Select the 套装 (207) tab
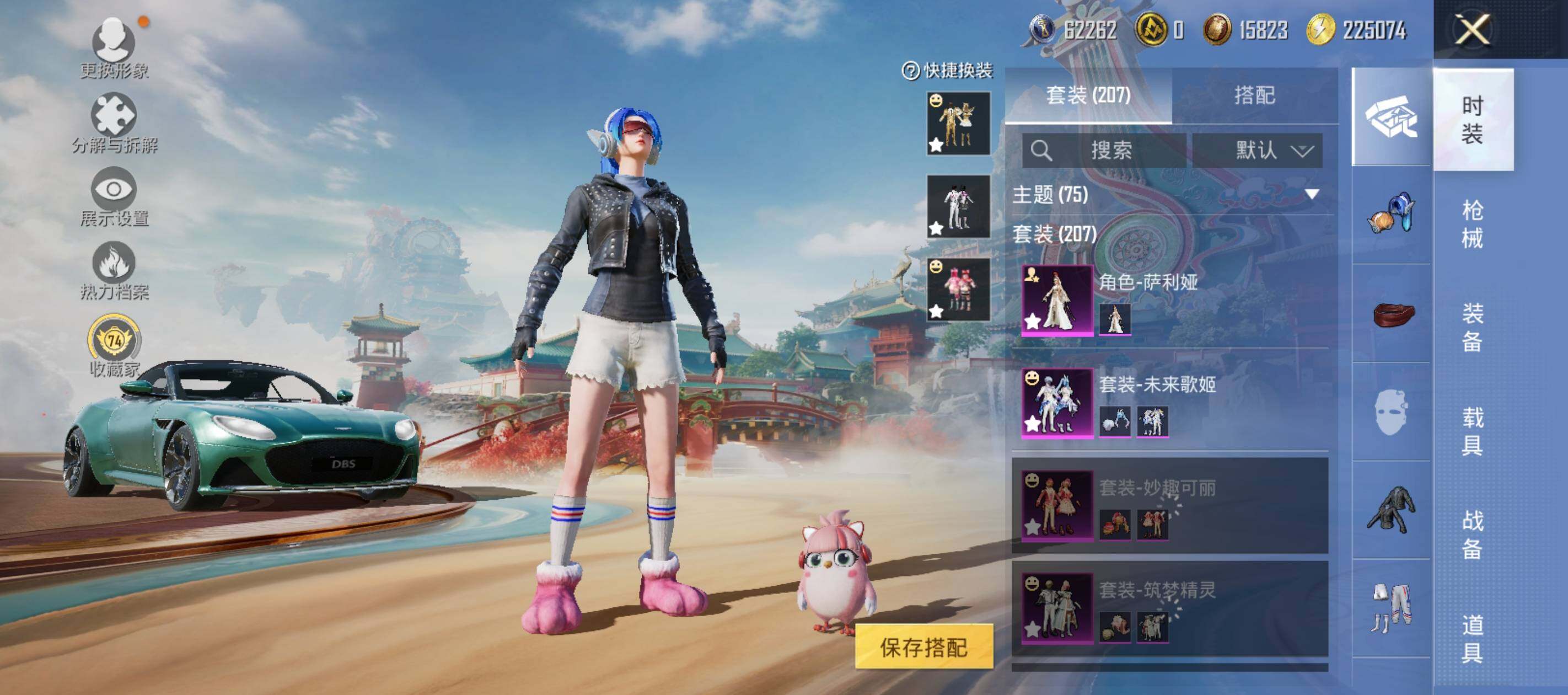The image size is (1568, 695). click(x=1088, y=95)
